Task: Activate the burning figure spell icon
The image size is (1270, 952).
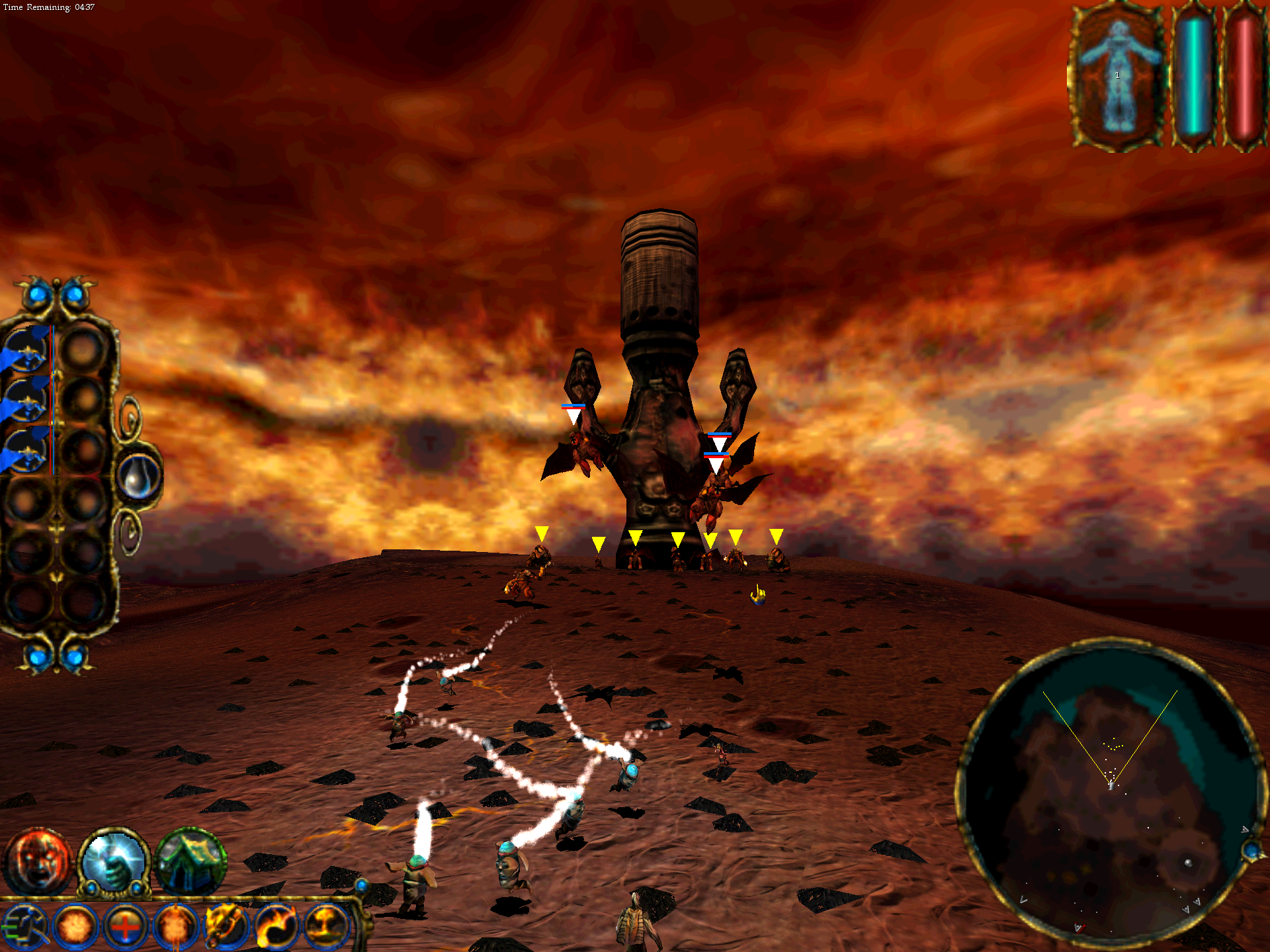Action: coord(175,927)
